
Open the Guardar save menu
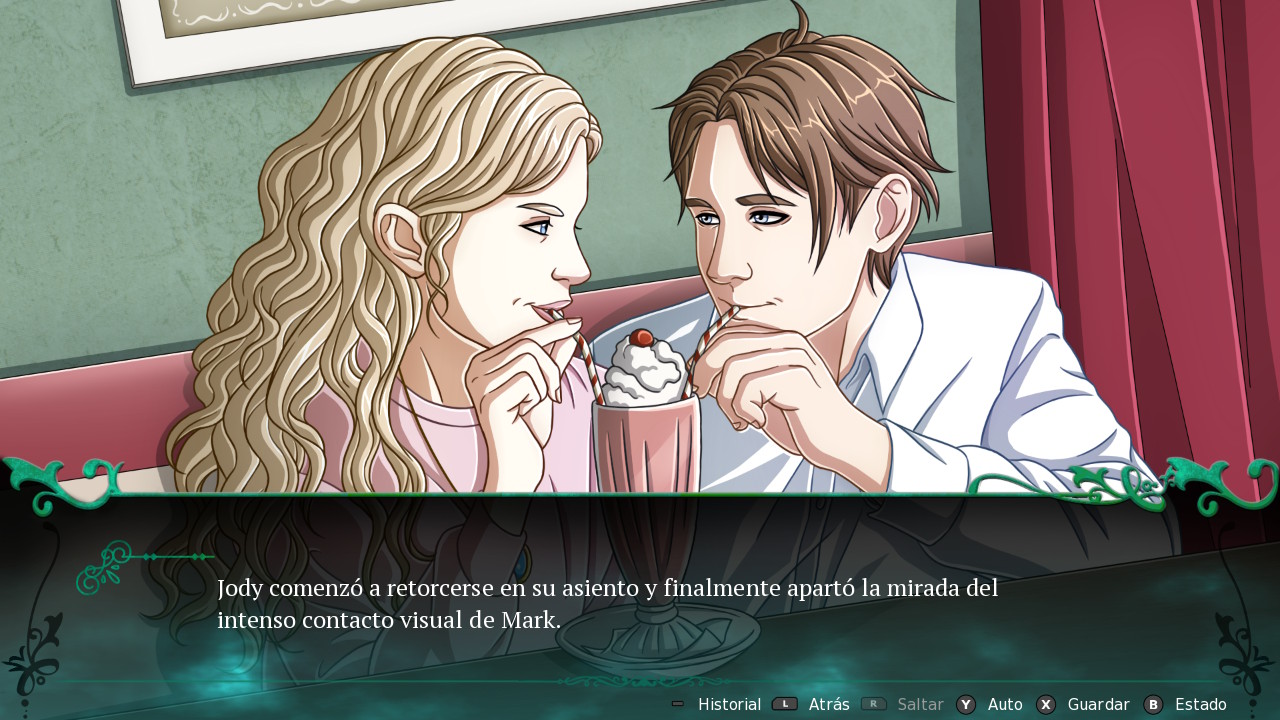1097,704
